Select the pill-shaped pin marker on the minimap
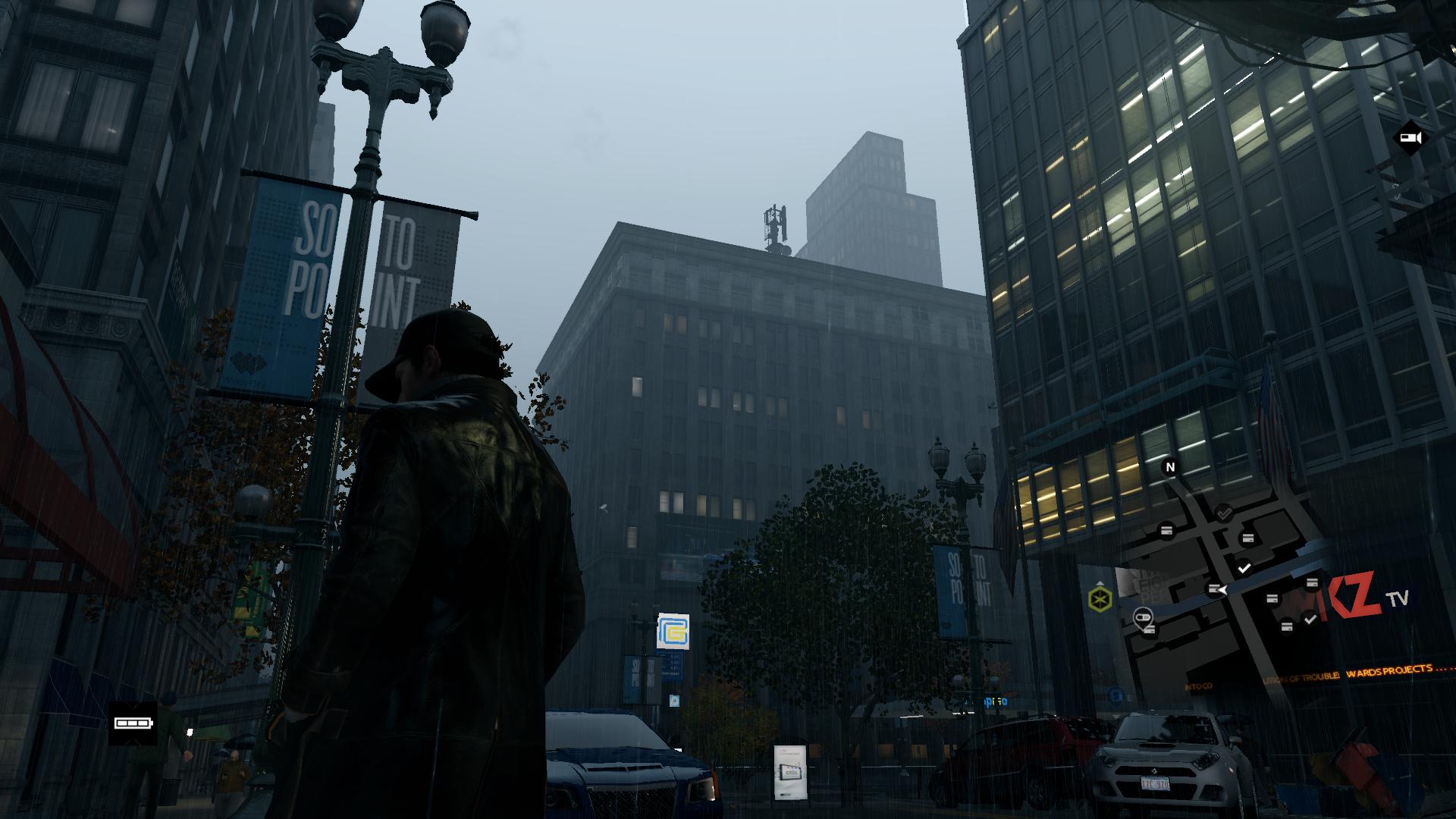Image resolution: width=1456 pixels, height=819 pixels. click(1143, 617)
